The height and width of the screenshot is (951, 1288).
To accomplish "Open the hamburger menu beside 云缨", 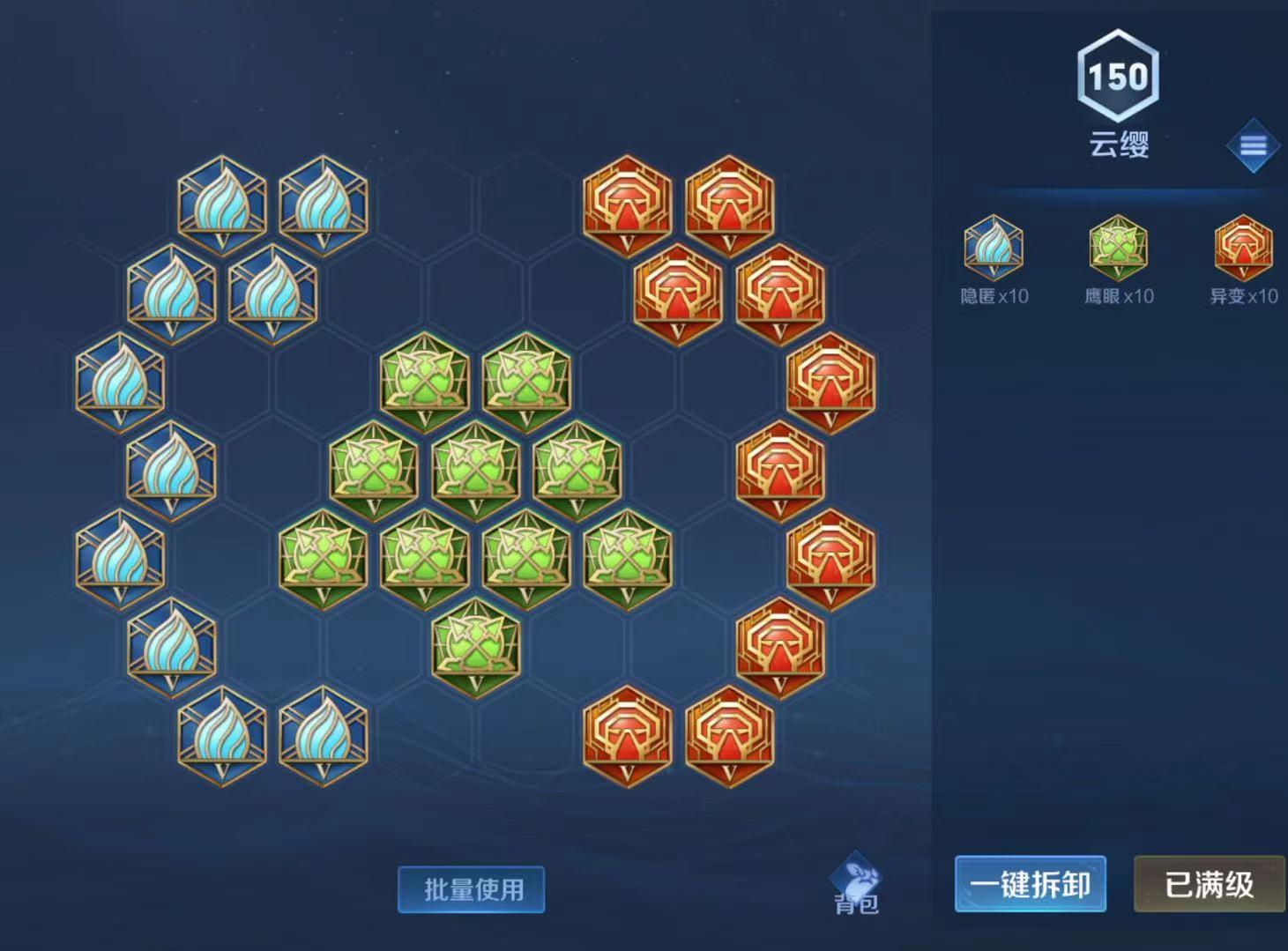I will tap(1253, 147).
